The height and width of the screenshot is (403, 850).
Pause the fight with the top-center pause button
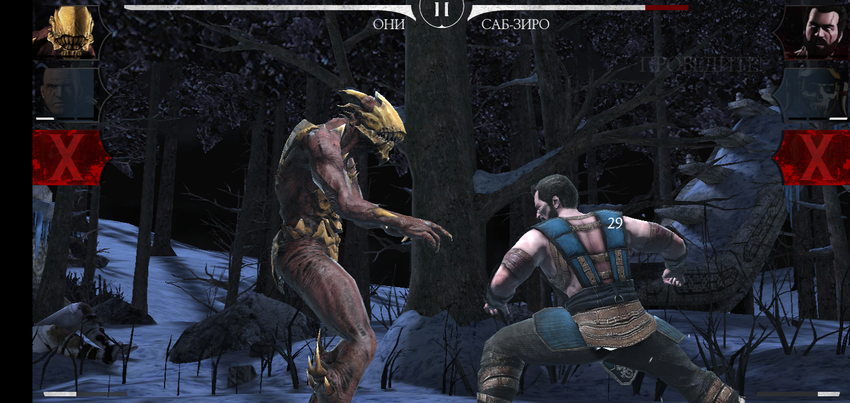[442, 13]
